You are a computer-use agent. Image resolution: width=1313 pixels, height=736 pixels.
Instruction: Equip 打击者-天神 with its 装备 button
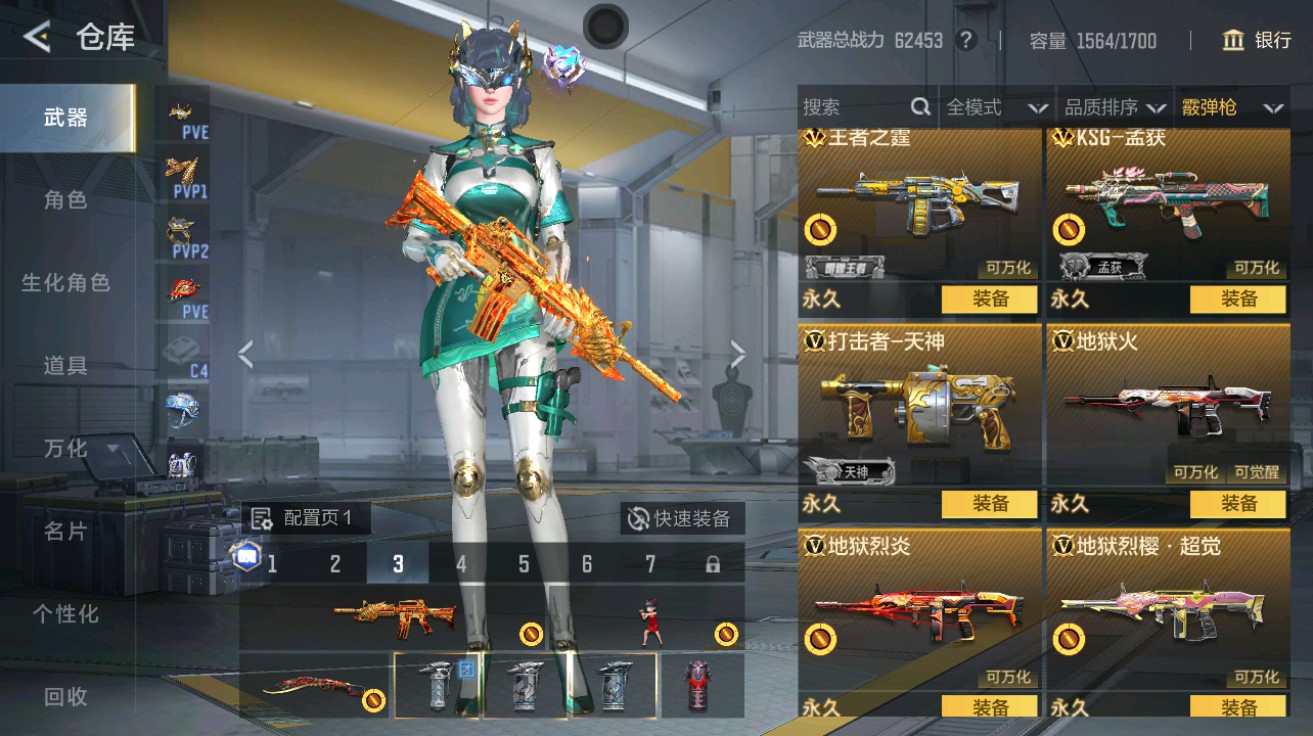tap(989, 505)
